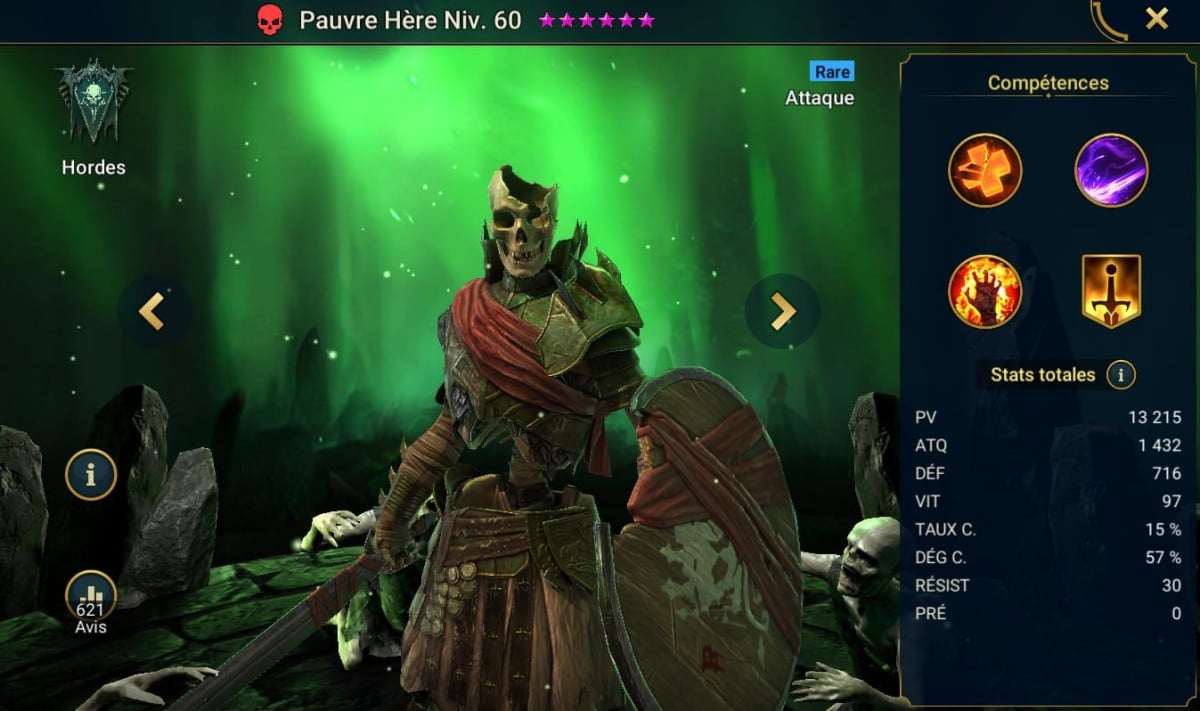The height and width of the screenshot is (711, 1200).
Task: Show the next champion with the right arrow
Action: [x=782, y=311]
